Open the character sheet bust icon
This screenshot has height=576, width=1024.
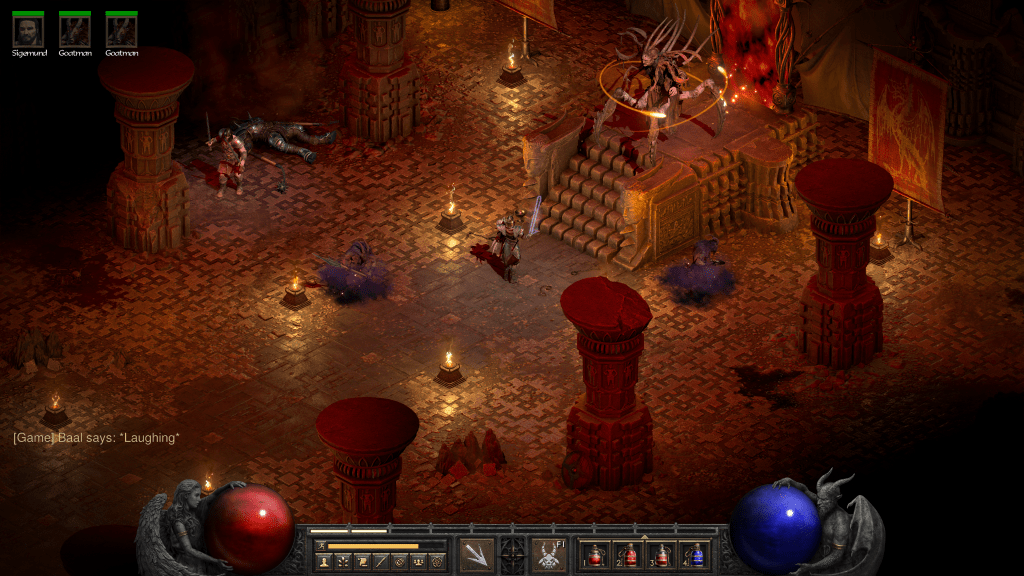point(325,563)
